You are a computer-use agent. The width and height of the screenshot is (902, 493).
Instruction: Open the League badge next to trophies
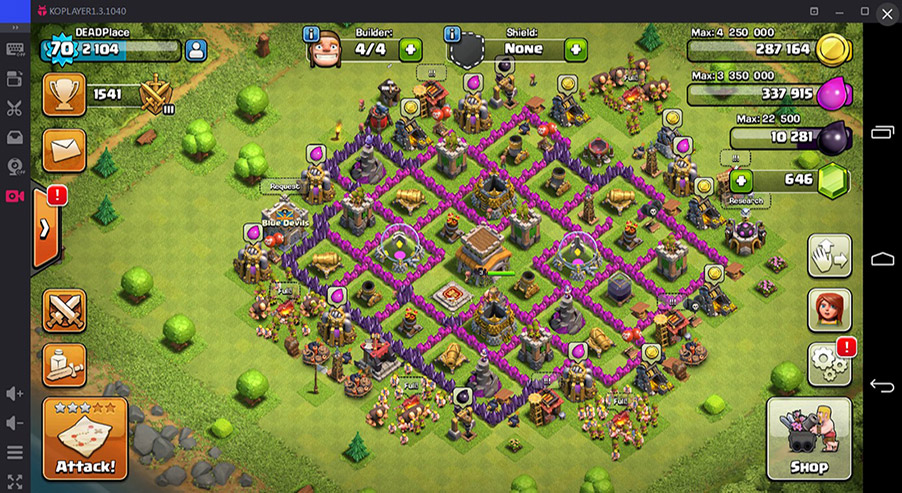[x=156, y=96]
